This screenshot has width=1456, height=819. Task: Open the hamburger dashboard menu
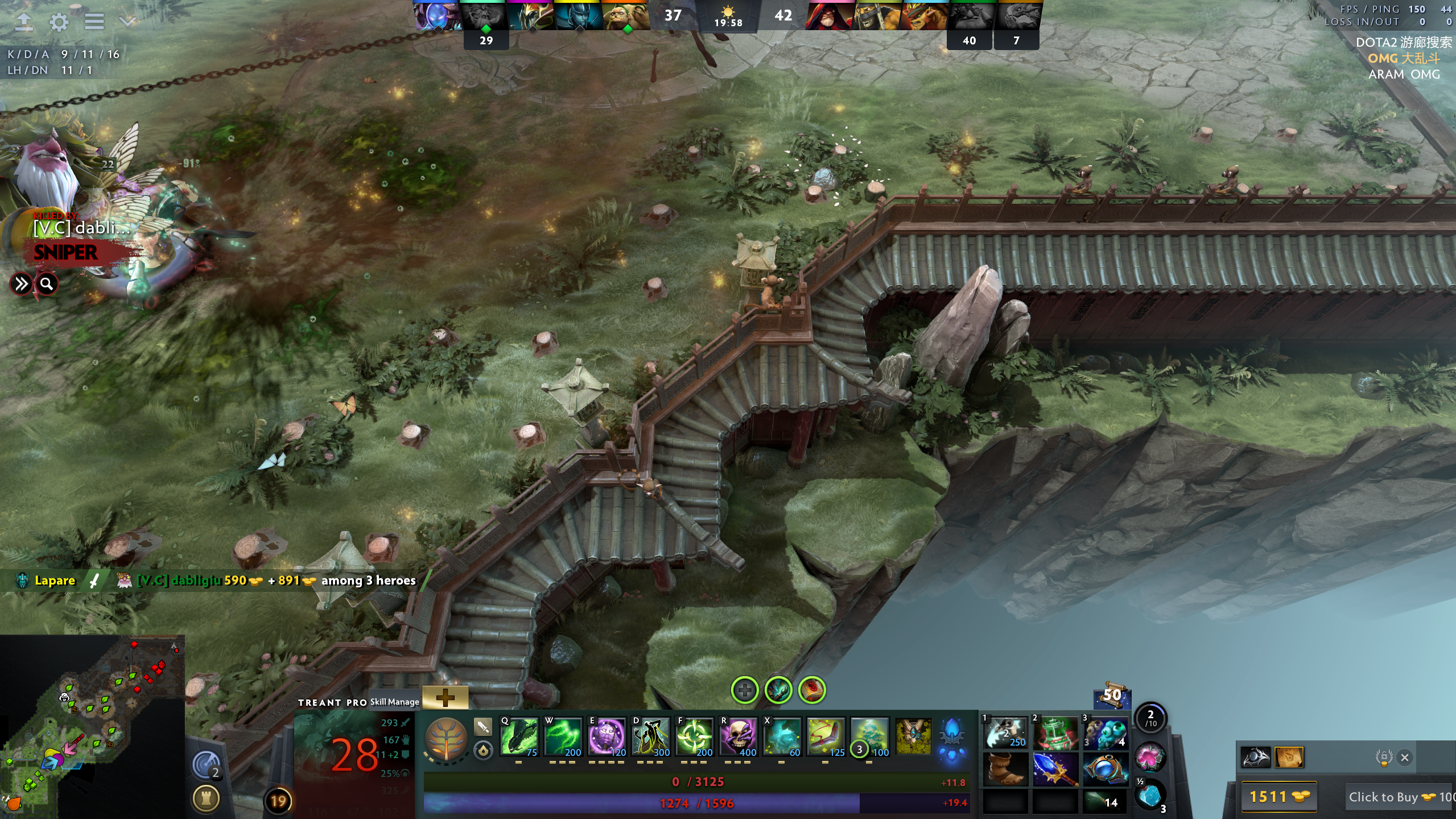pyautogui.click(x=94, y=22)
